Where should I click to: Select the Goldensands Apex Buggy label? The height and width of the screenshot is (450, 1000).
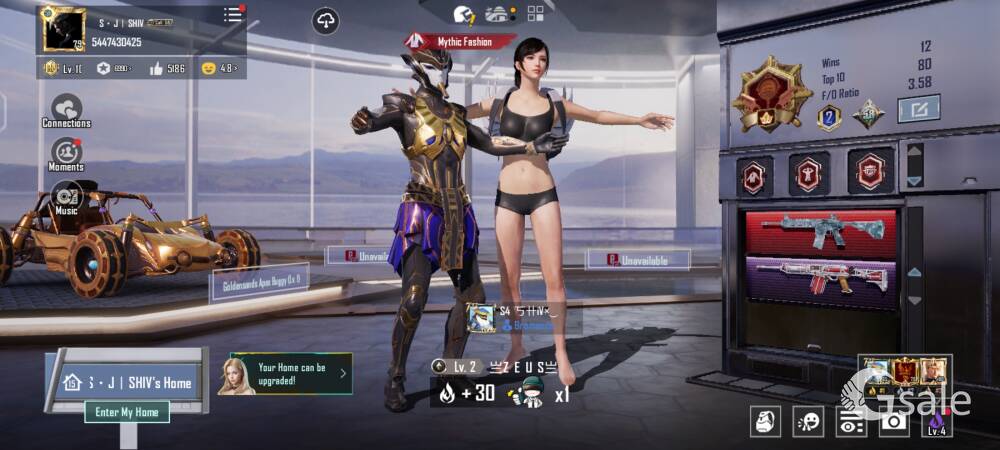click(258, 281)
